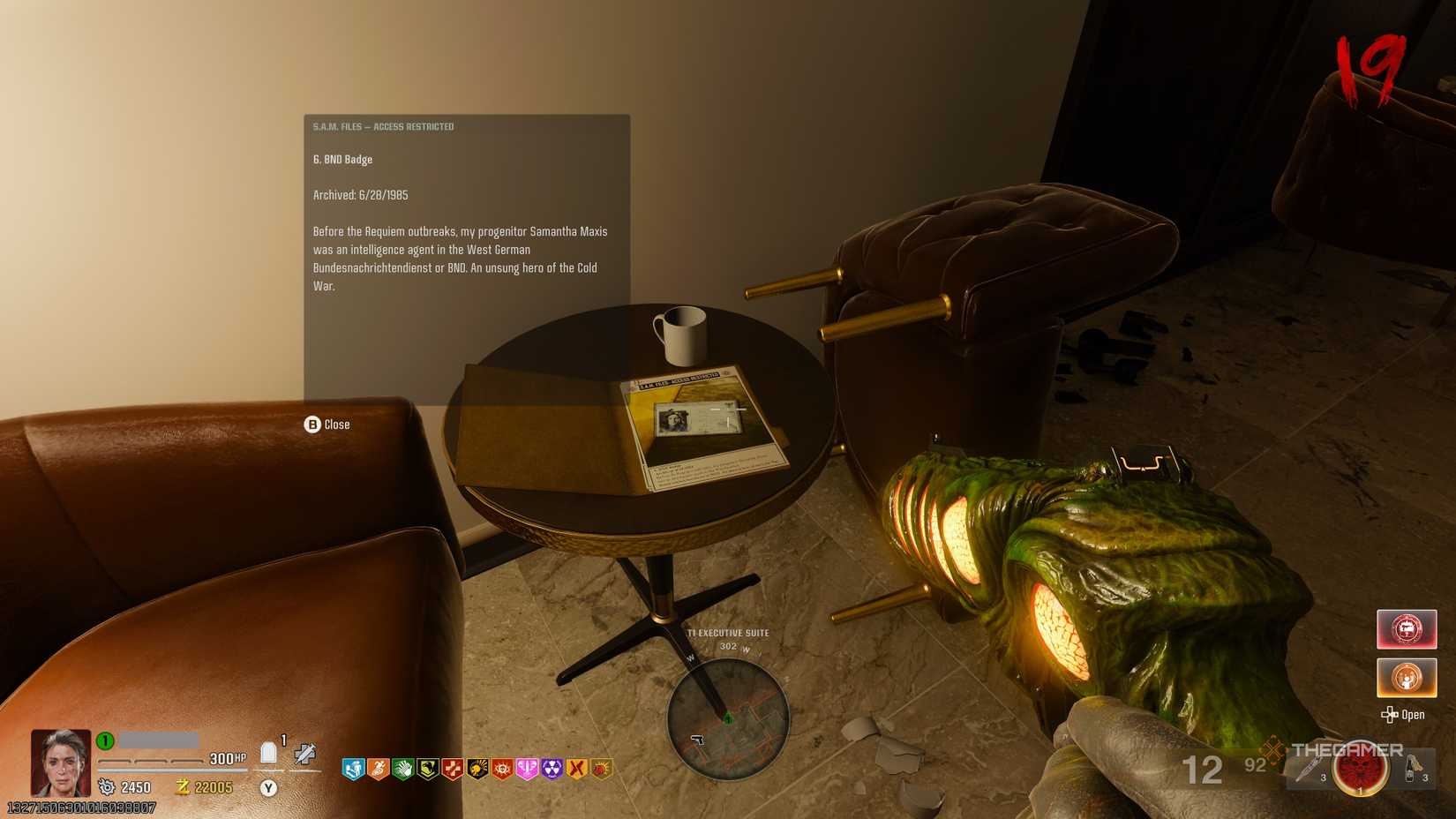Select the Quick Revive red cross perk icon
The width and height of the screenshot is (1456, 819).
click(452, 770)
